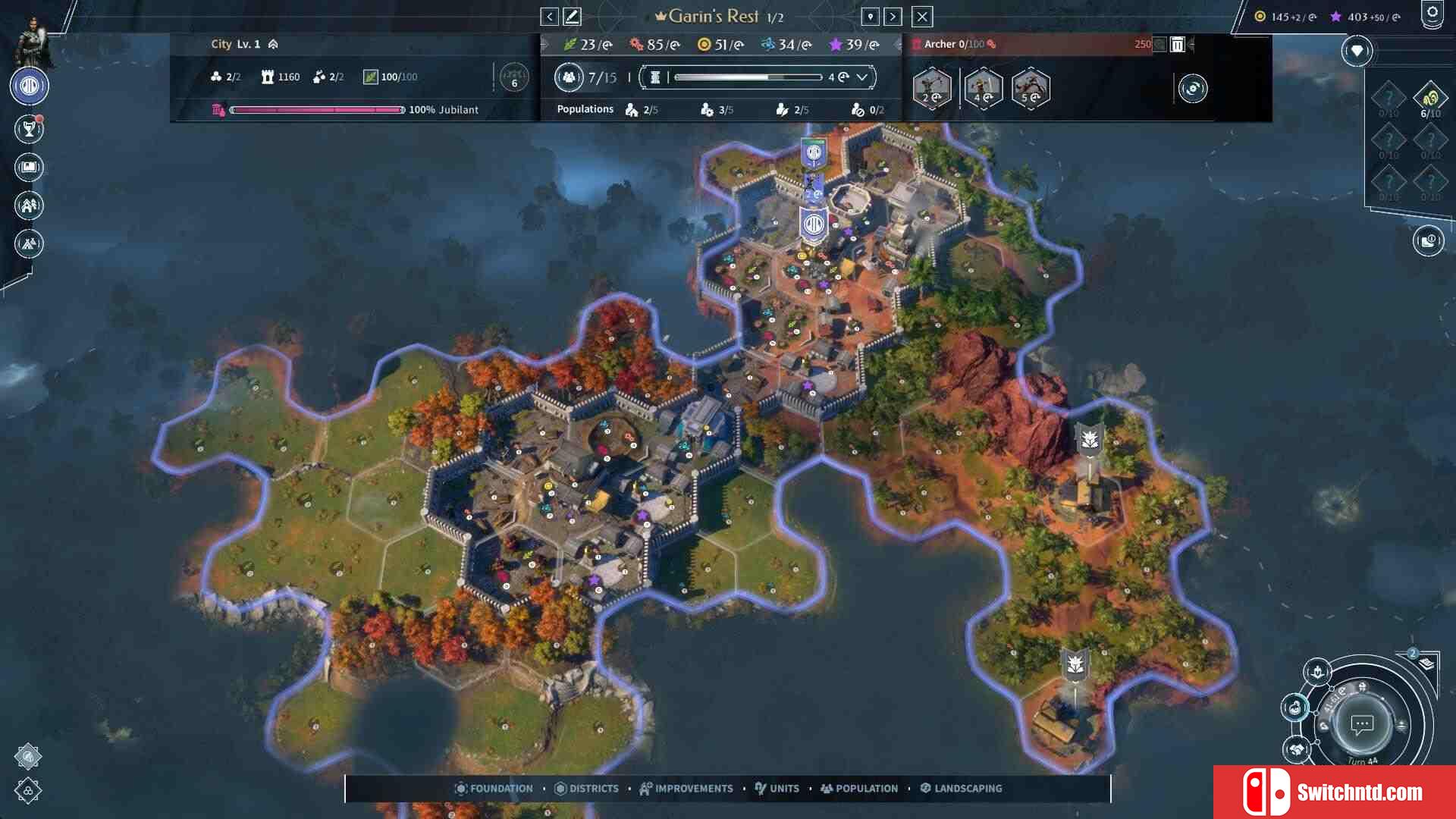This screenshot has height=819, width=1456.
Task: Remove the Archer from the construction queue
Action: [1177, 45]
